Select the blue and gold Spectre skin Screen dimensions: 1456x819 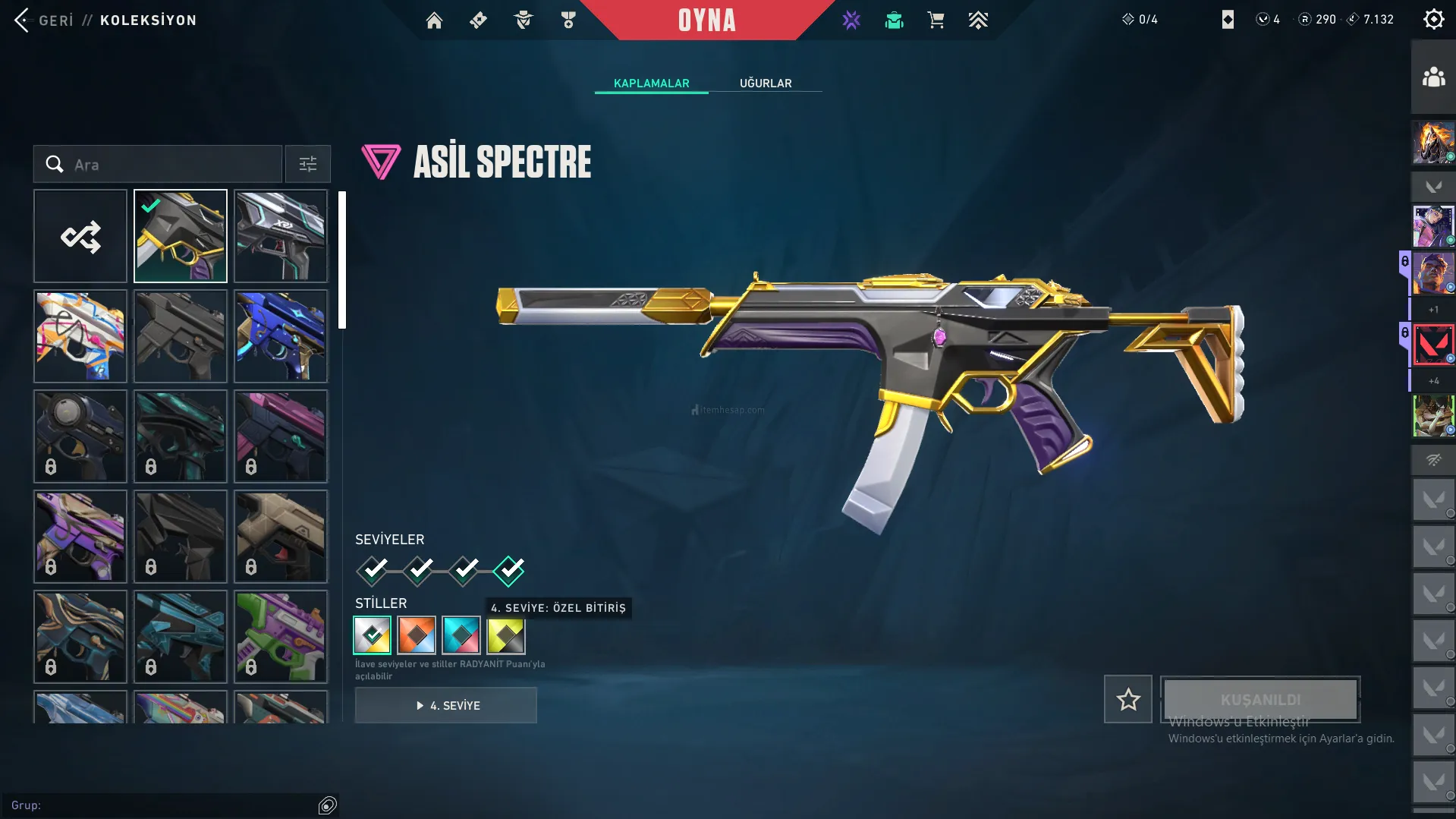(x=281, y=337)
